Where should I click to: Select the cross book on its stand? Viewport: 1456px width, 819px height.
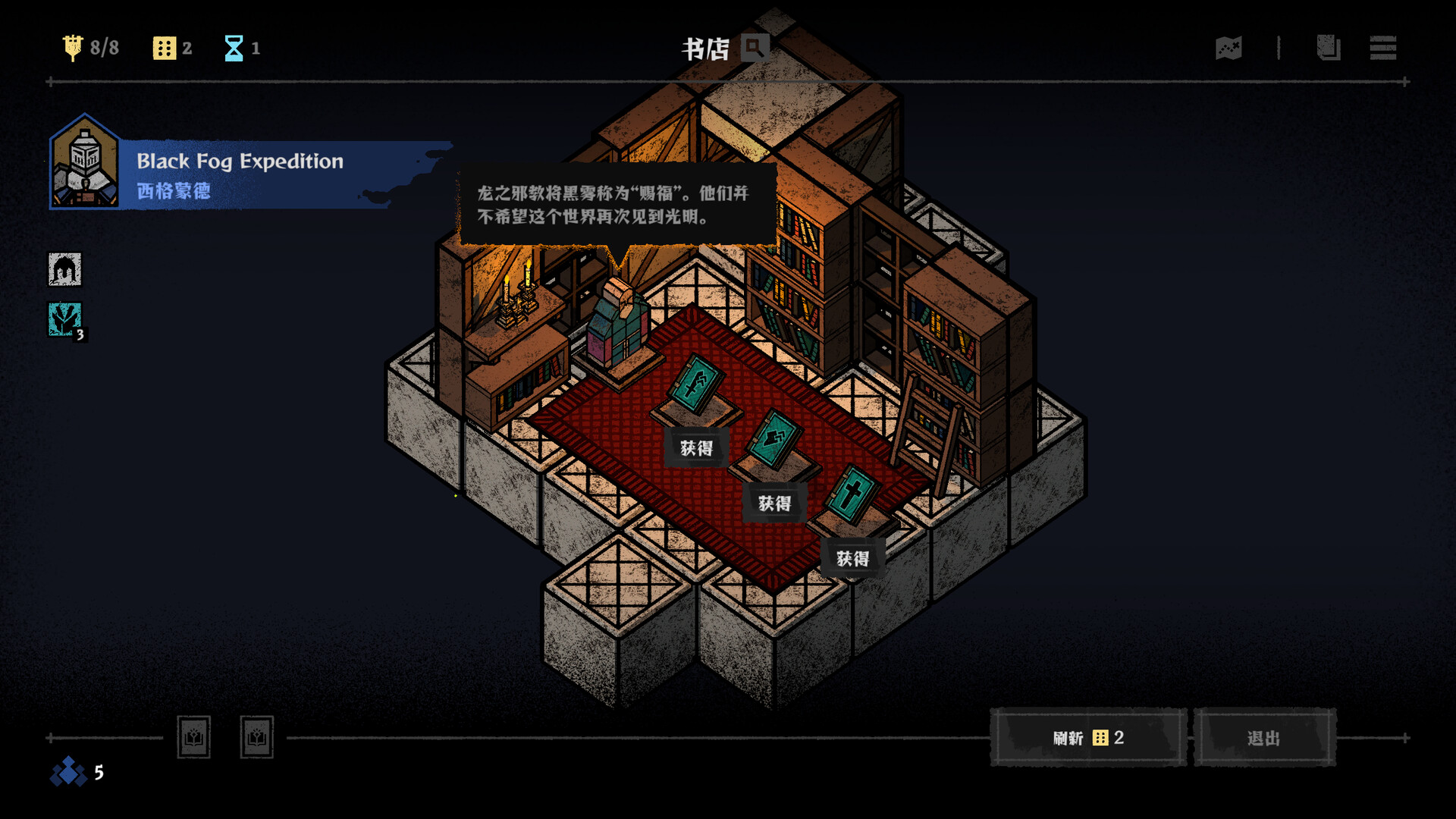coord(852,494)
